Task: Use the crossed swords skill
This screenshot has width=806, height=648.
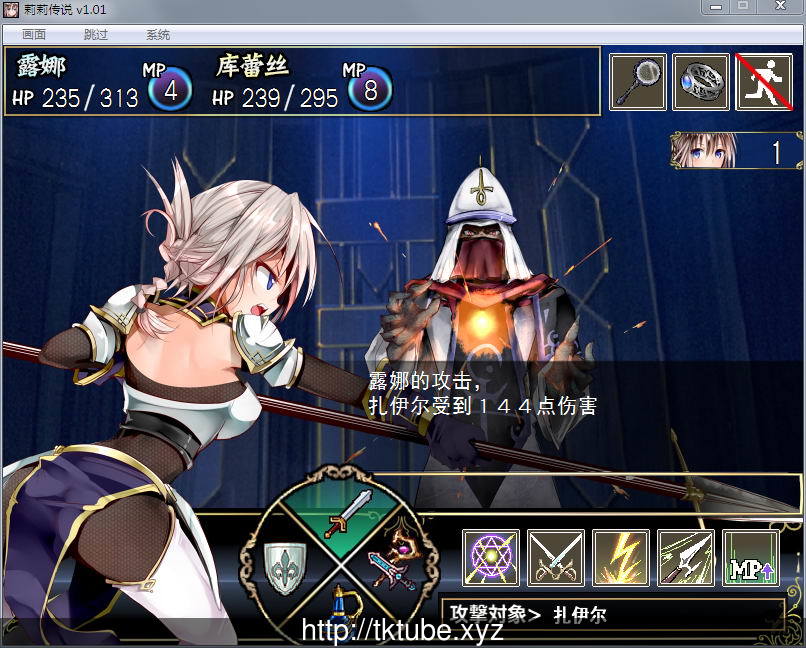Action: pyautogui.click(x=556, y=558)
